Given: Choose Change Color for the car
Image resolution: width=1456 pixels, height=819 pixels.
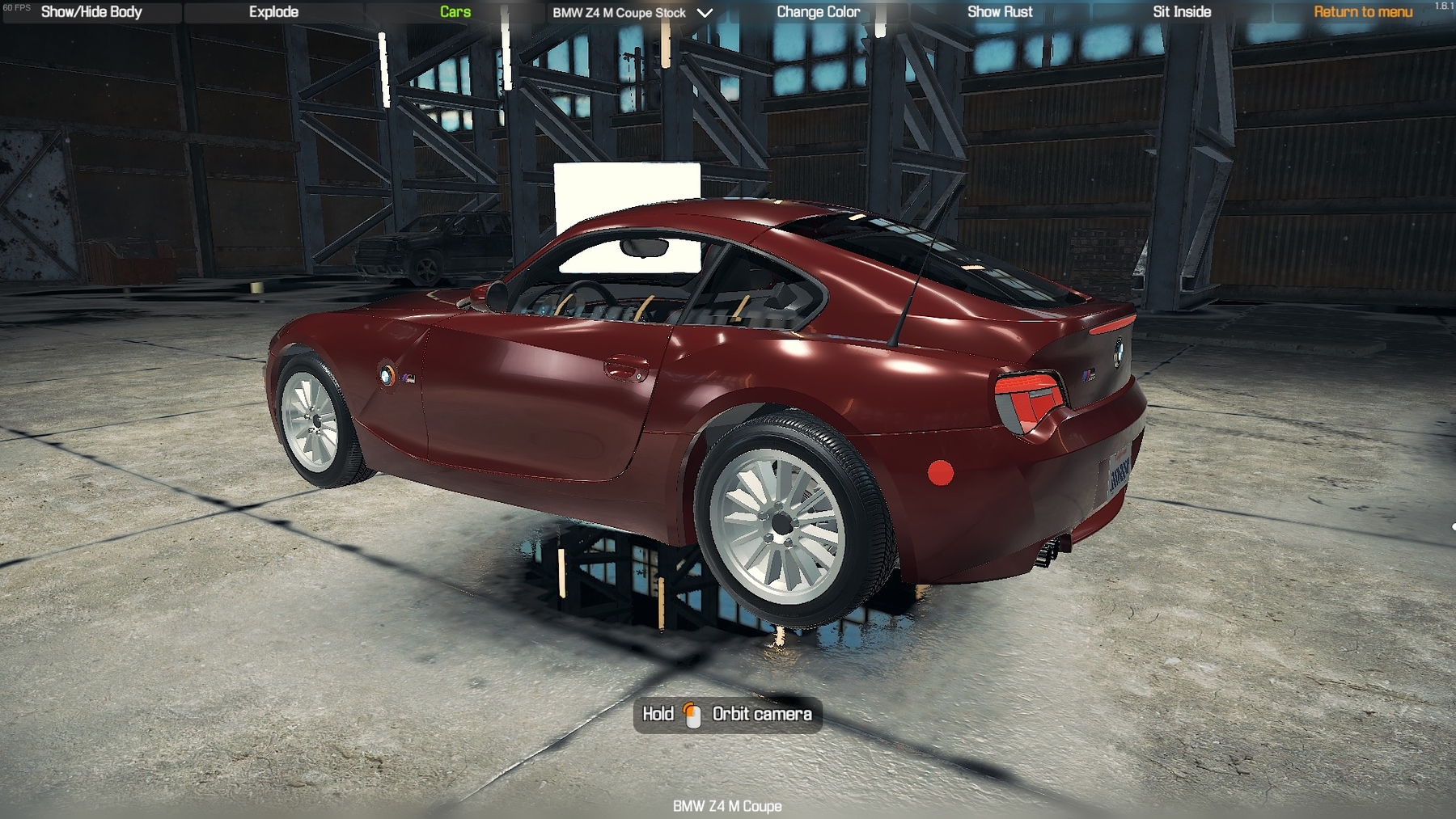Looking at the screenshot, I should coord(818,12).
